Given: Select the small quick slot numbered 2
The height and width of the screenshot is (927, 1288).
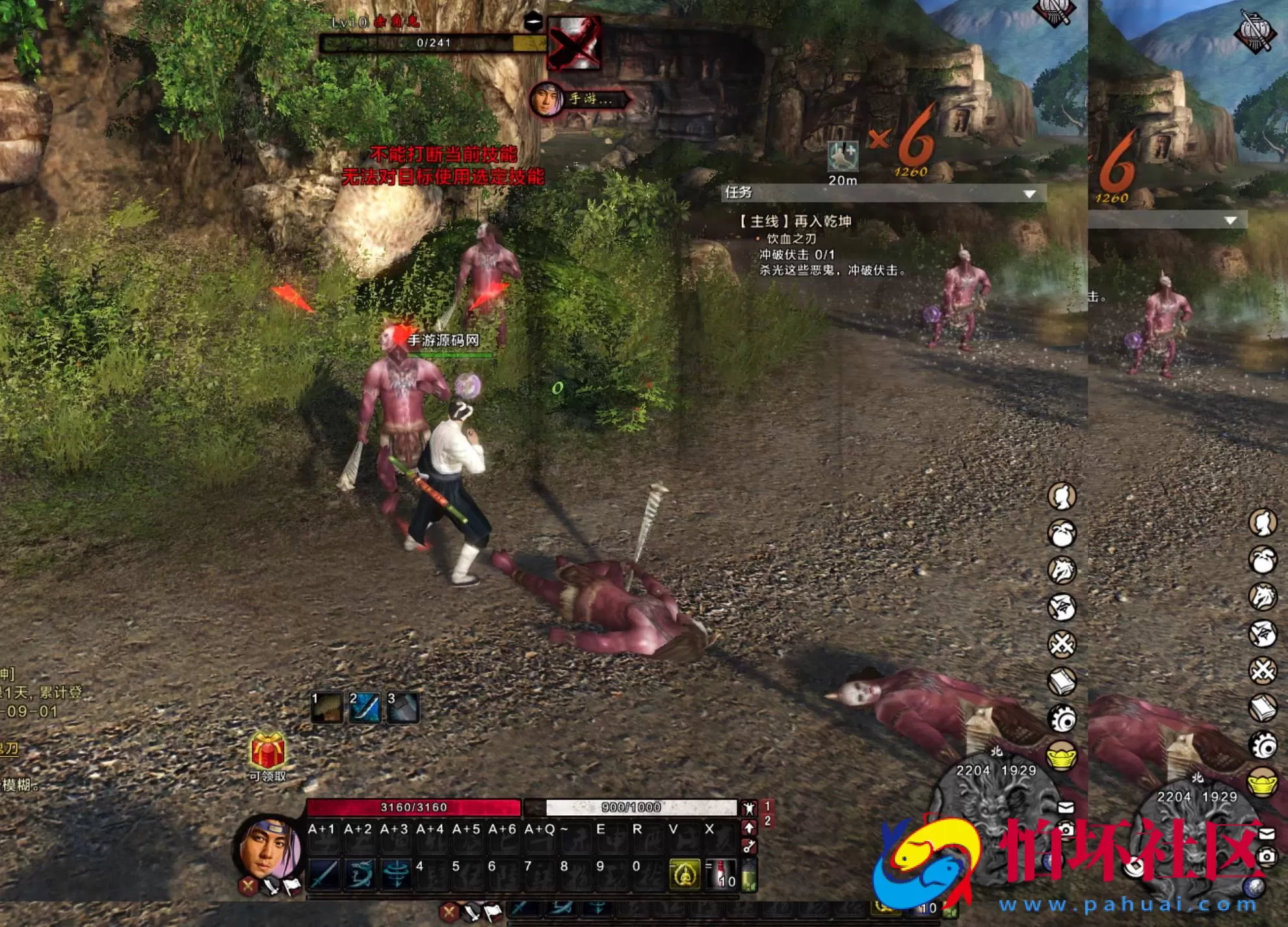Looking at the screenshot, I should pyautogui.click(x=364, y=708).
